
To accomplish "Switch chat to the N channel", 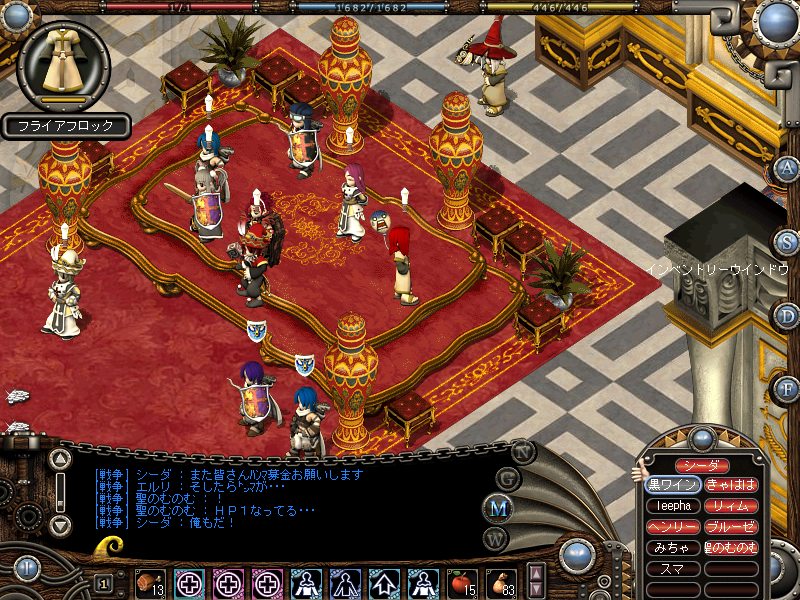I will click(523, 450).
